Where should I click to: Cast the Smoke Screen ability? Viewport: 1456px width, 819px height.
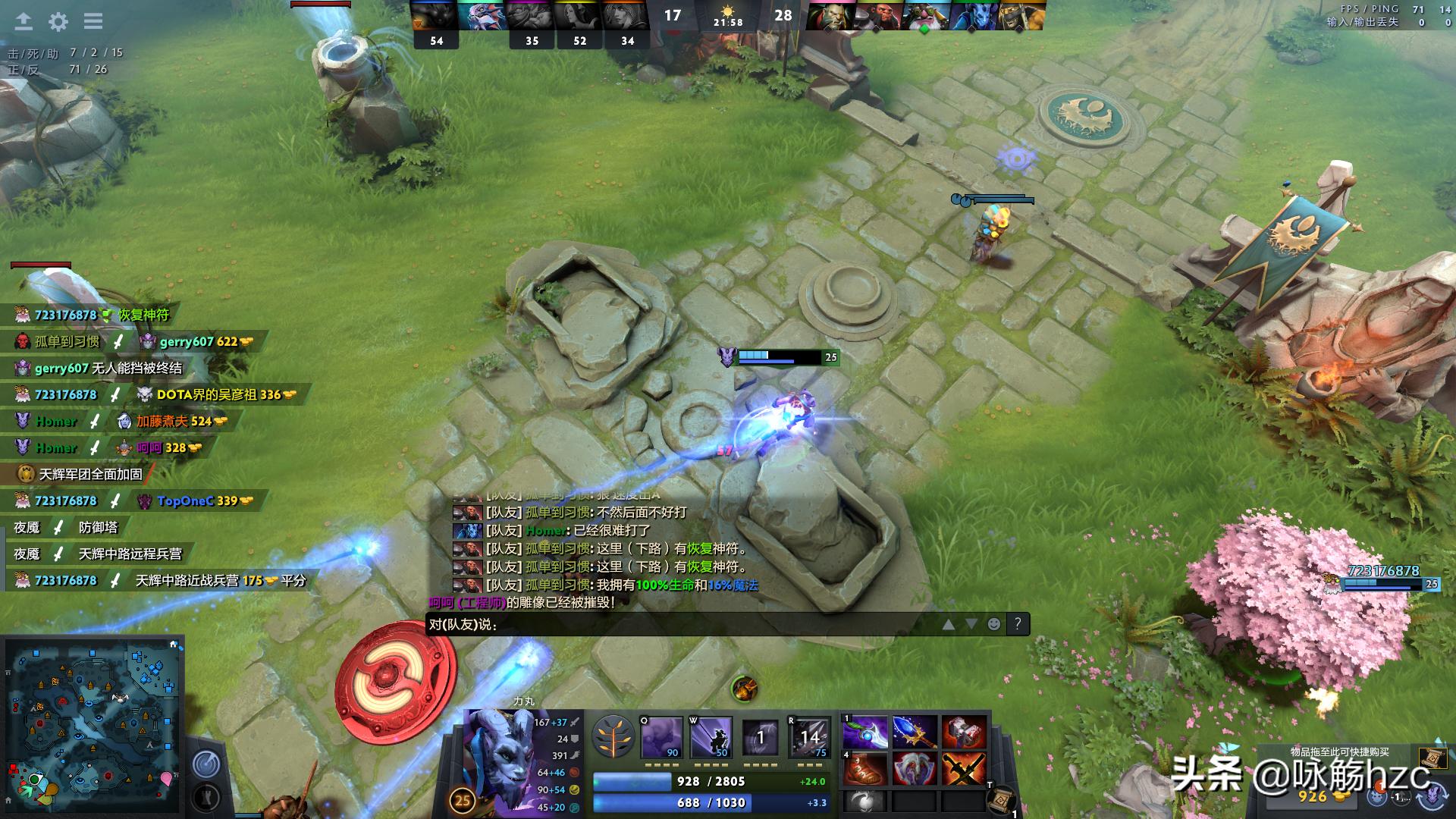[661, 737]
